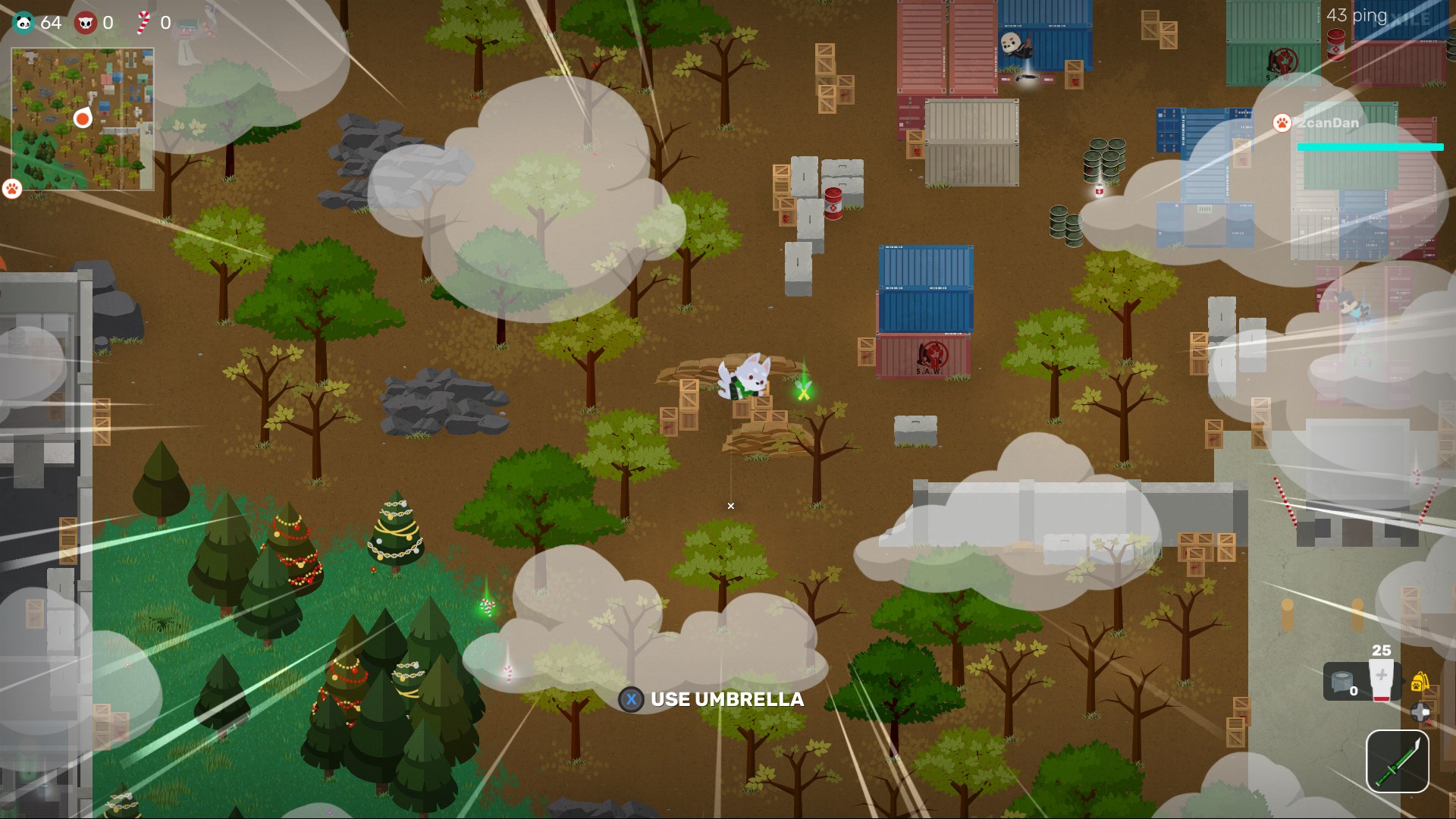Click the USE UMBRELLA text label
Screen dimensions: 1456x819
[727, 700]
